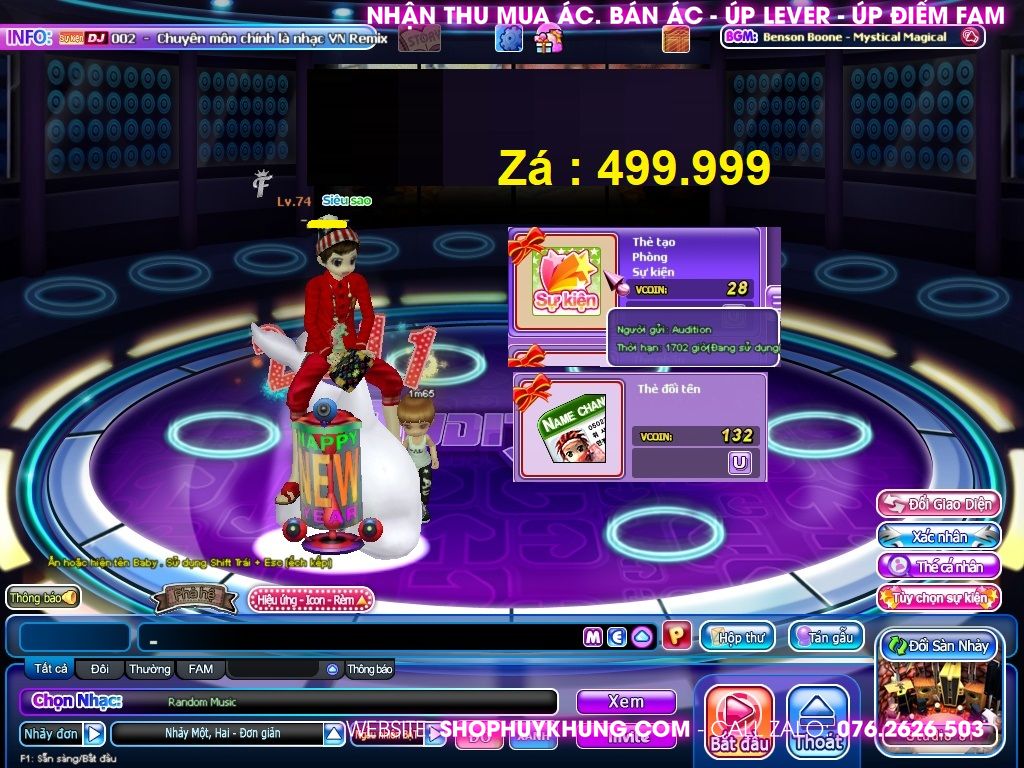Open the Hiệu ứng - Icon - Rèm menu
The height and width of the screenshot is (768, 1024).
310,599
